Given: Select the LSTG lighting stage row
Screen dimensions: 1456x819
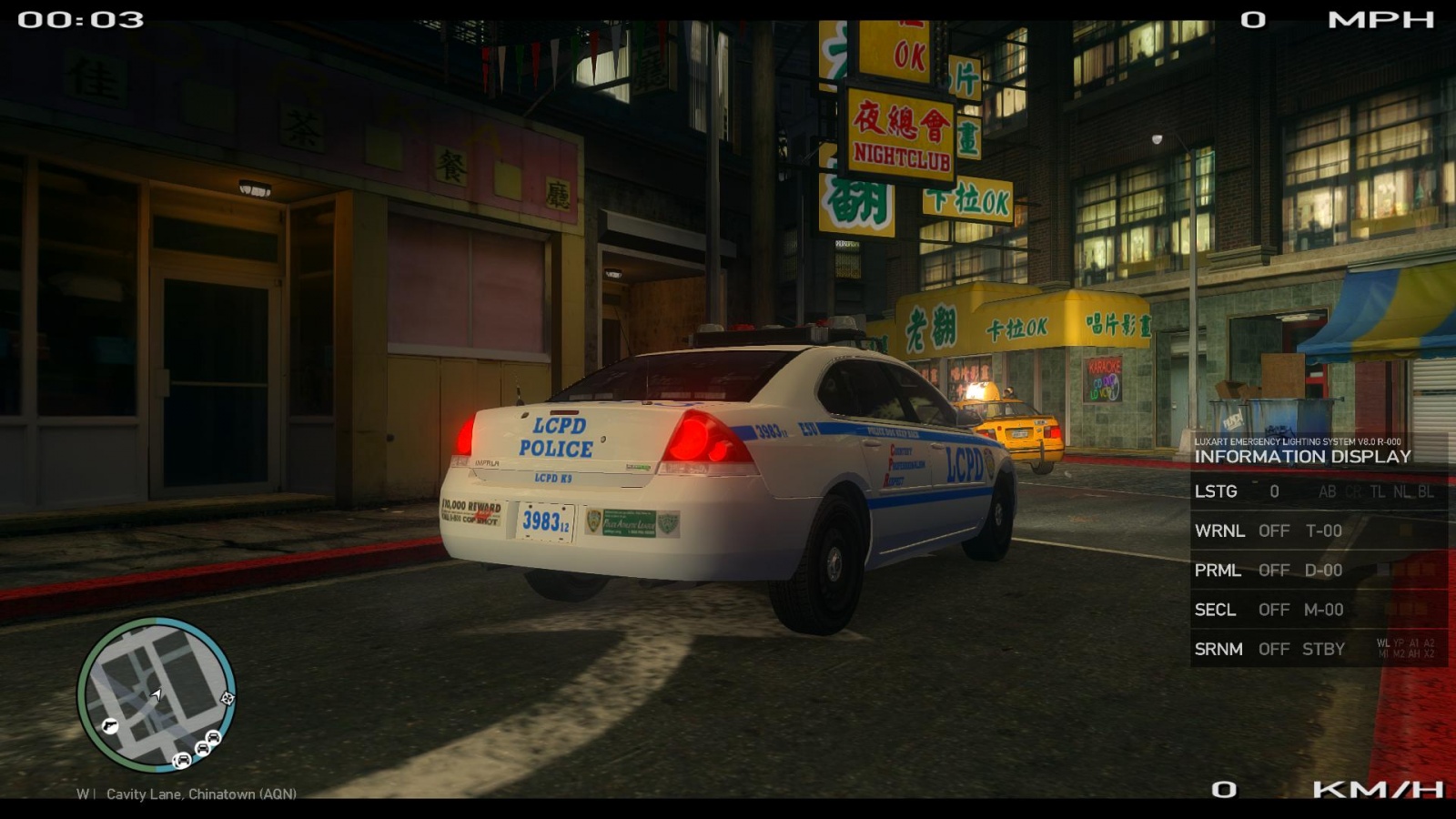Looking at the screenshot, I should point(1318,491).
